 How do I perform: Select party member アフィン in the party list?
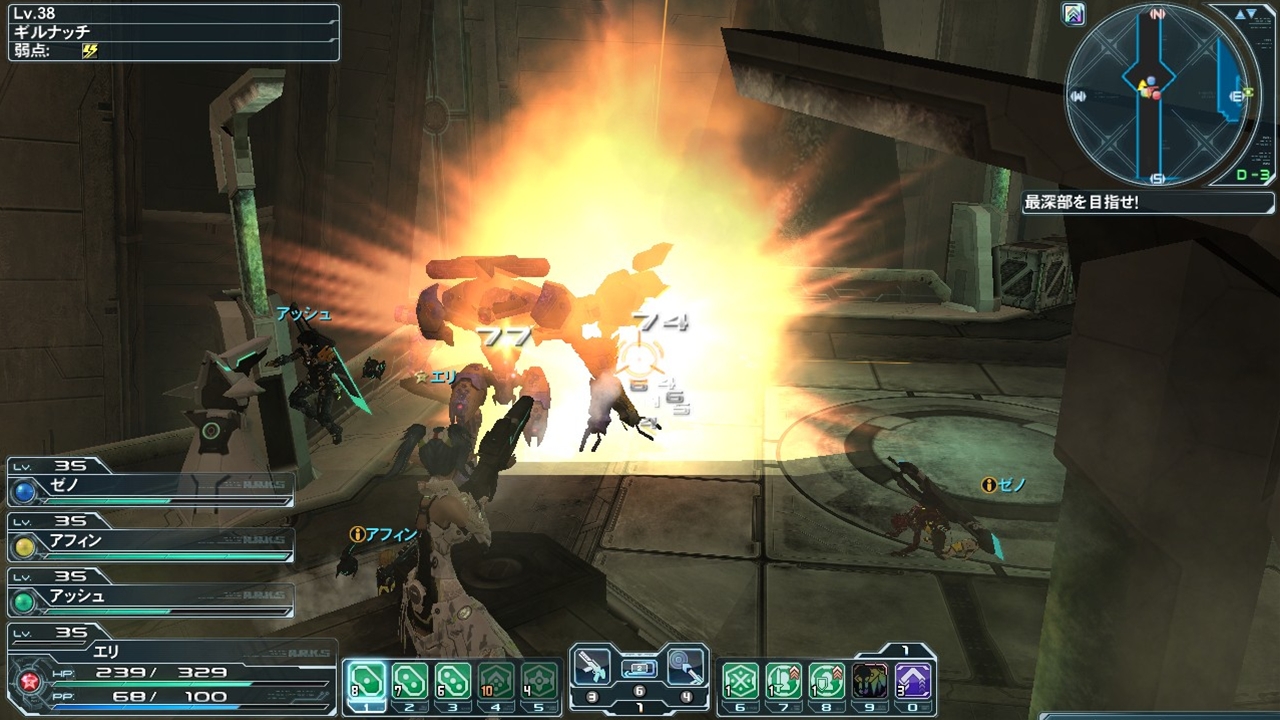(x=150, y=542)
